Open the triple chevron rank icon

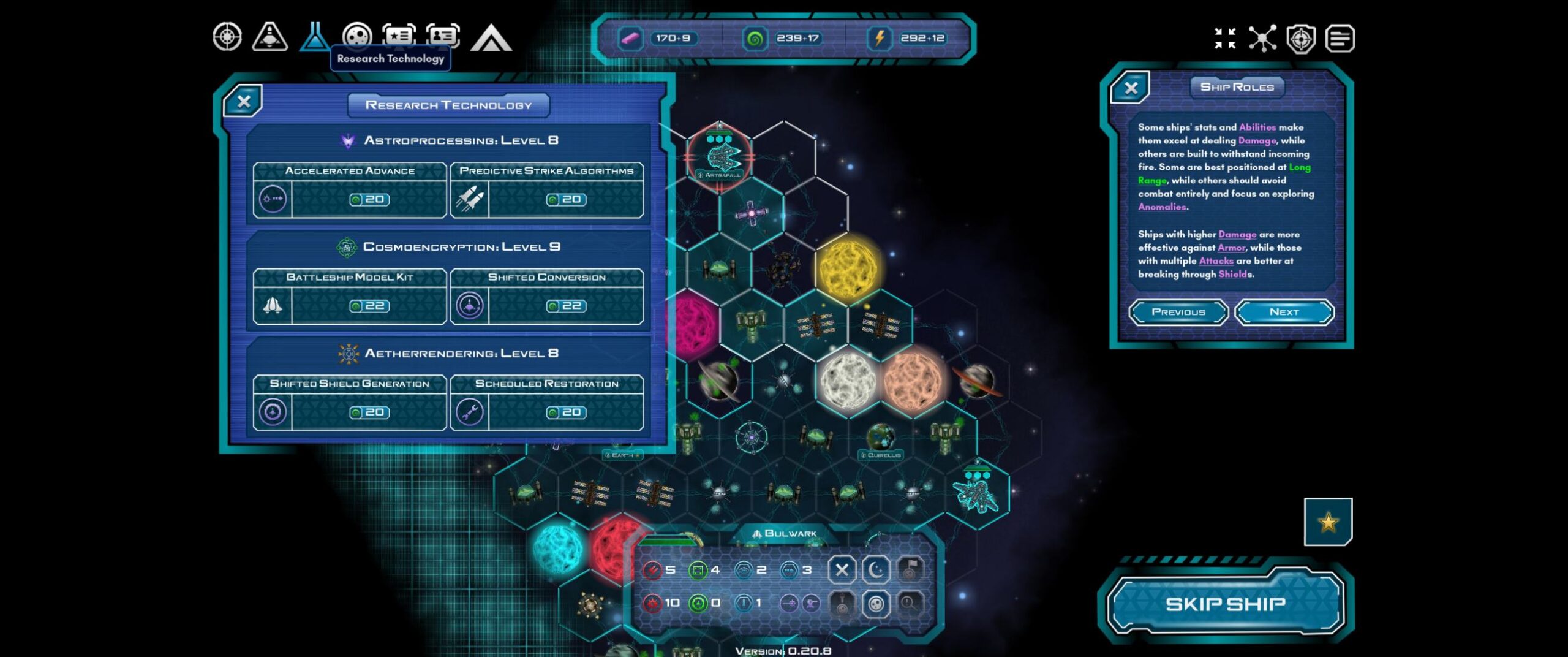[491, 38]
